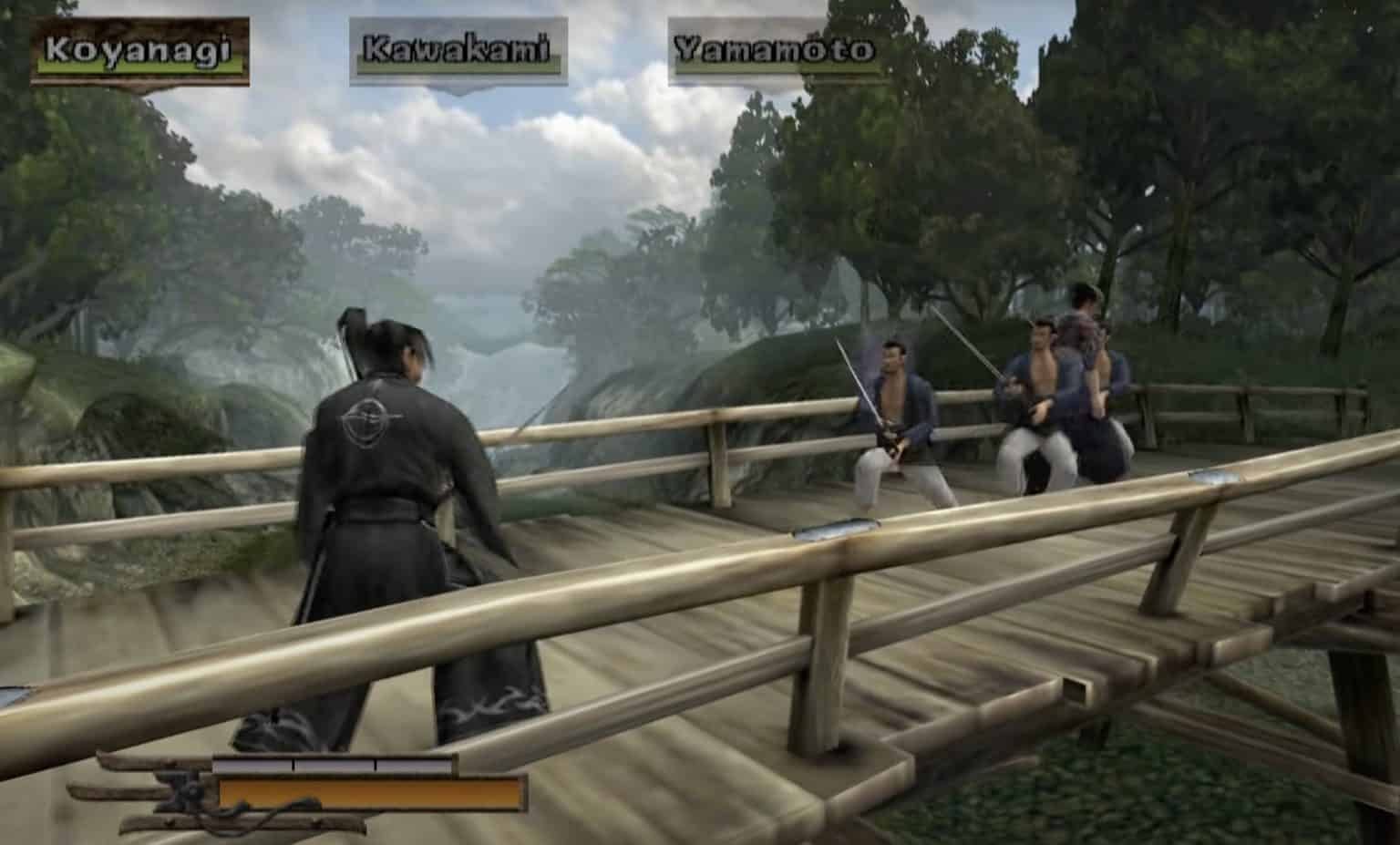Click the second notch divider in the durability meter
Image resolution: width=1400 pixels, height=845 pixels.
point(376,764)
